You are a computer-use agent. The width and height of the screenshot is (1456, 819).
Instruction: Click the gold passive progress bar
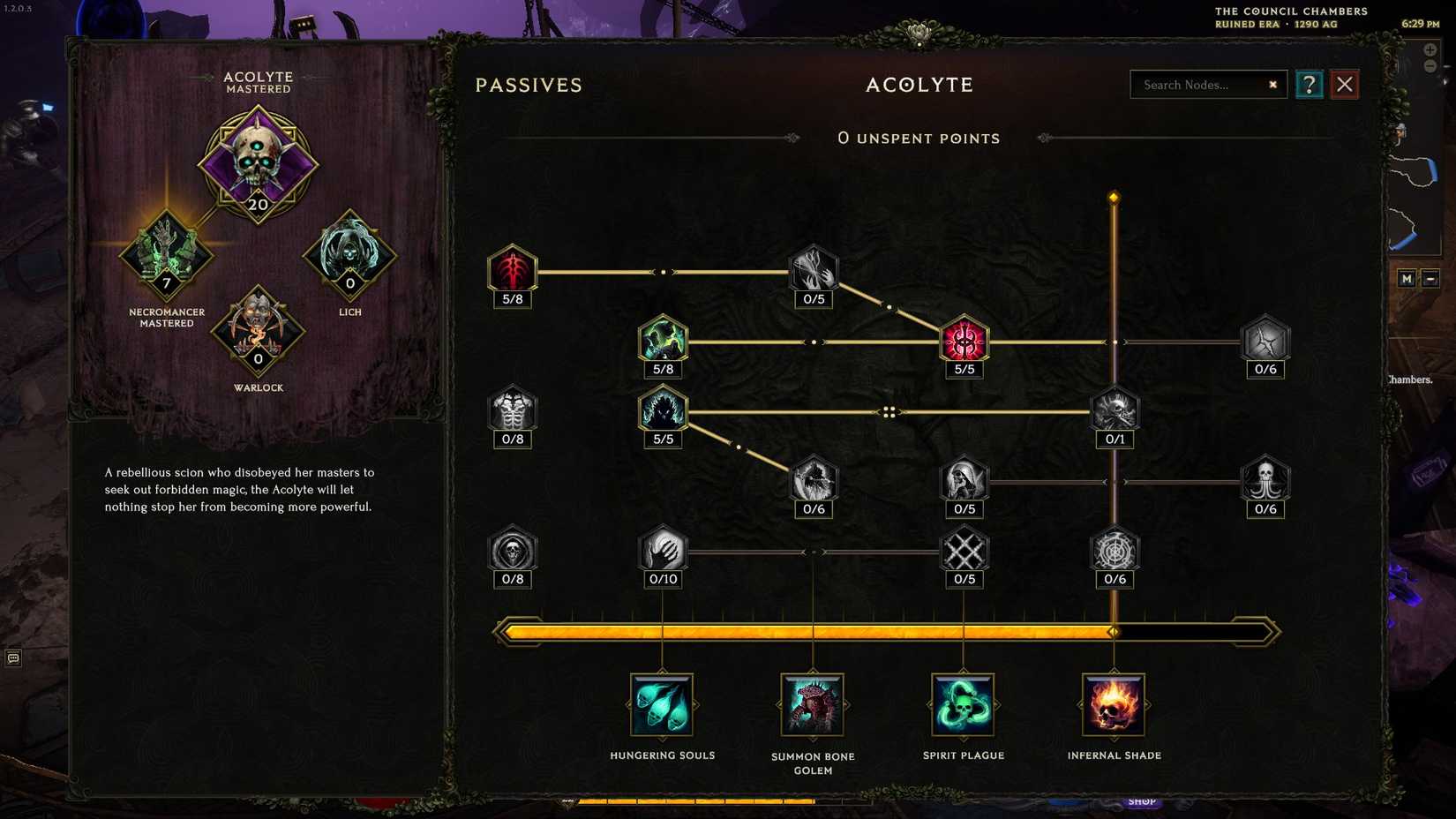click(882, 630)
